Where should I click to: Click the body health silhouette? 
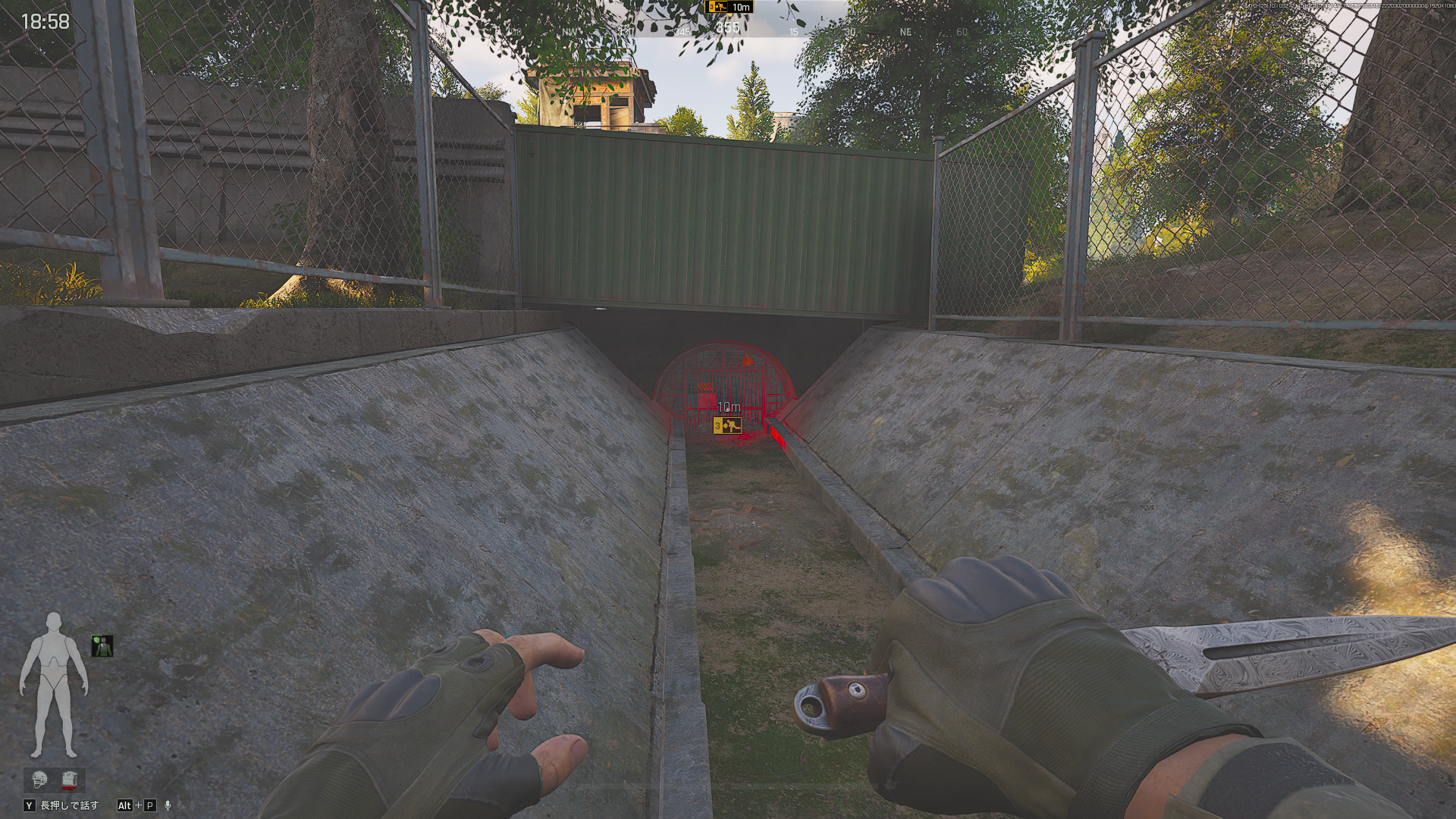tap(53, 684)
